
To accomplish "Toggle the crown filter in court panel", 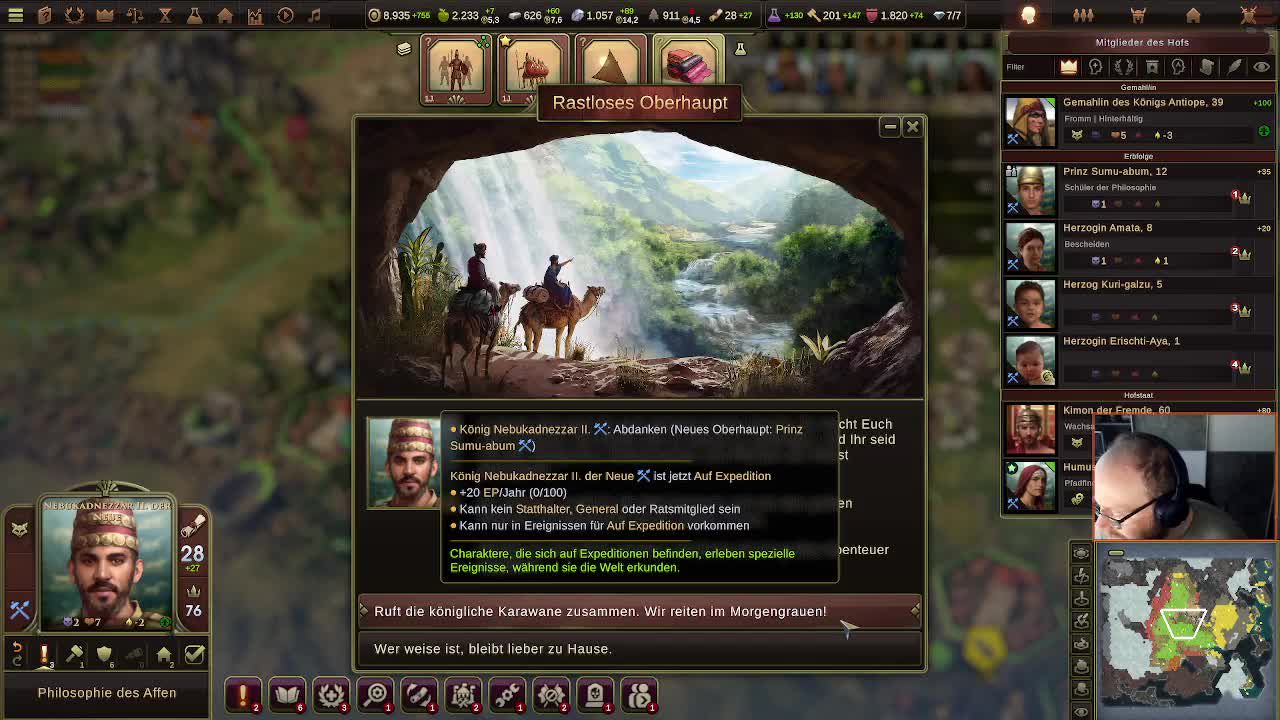I will coord(1068,67).
